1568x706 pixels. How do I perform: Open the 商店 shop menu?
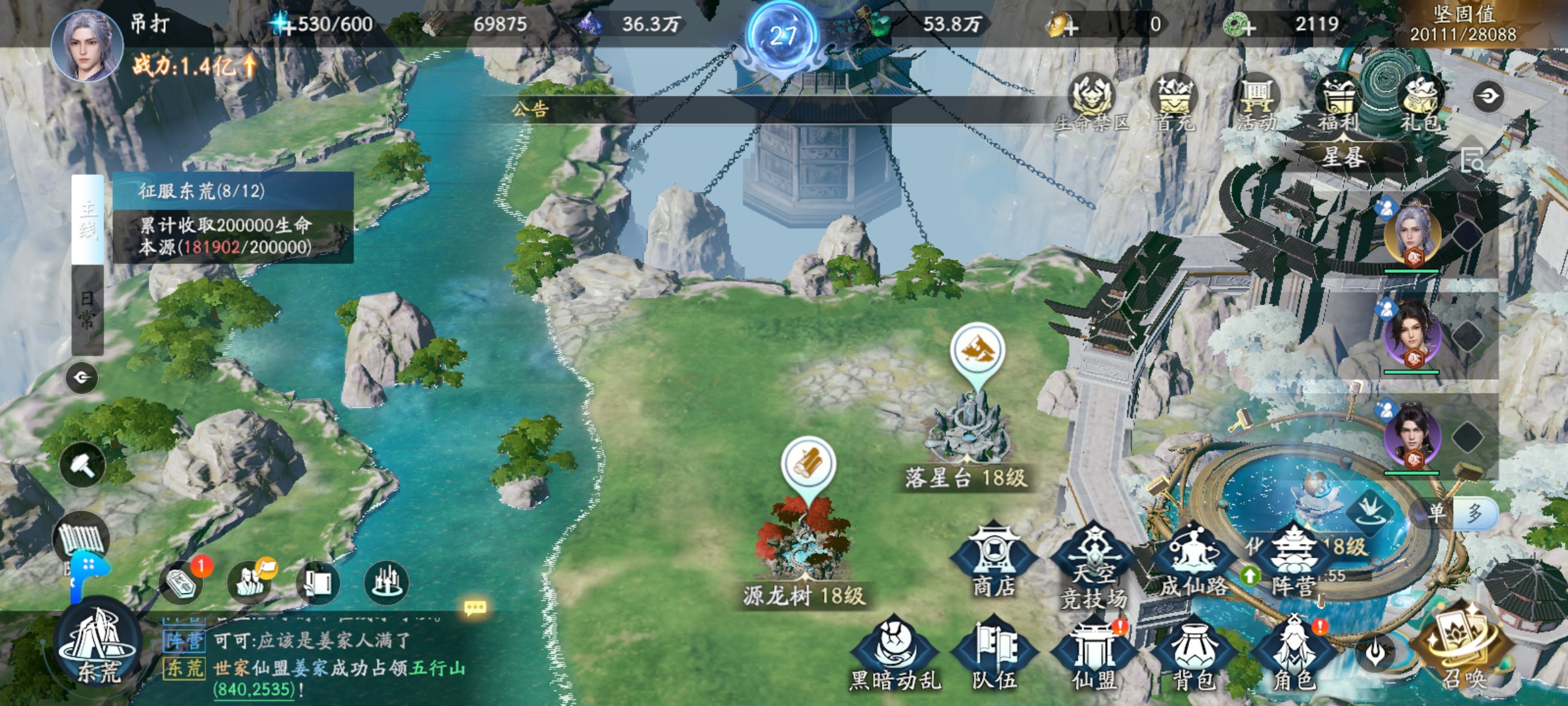click(993, 560)
